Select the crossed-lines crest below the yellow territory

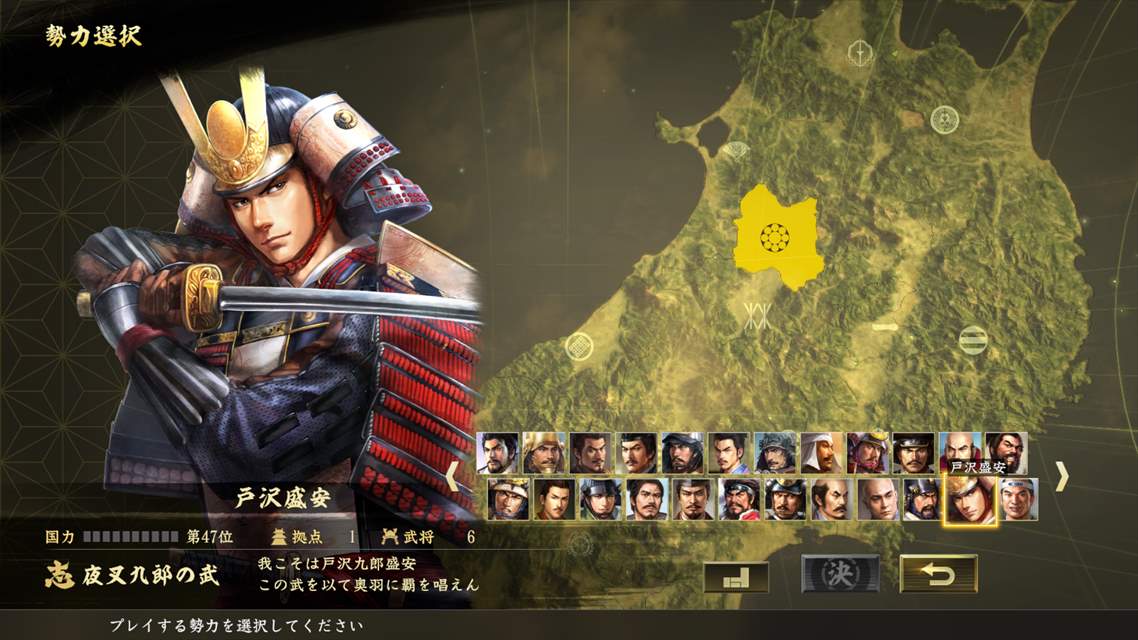757,315
